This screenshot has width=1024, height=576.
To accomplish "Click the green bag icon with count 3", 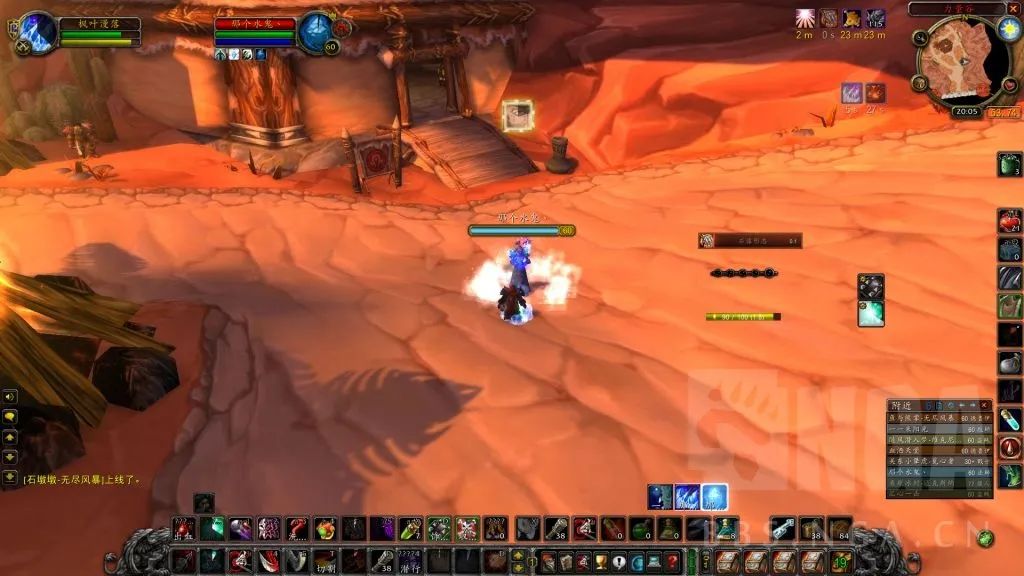I will pyautogui.click(x=1009, y=164).
